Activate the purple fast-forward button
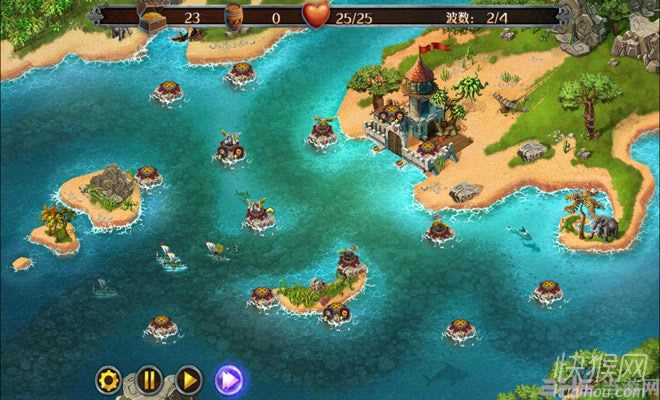 click(231, 379)
